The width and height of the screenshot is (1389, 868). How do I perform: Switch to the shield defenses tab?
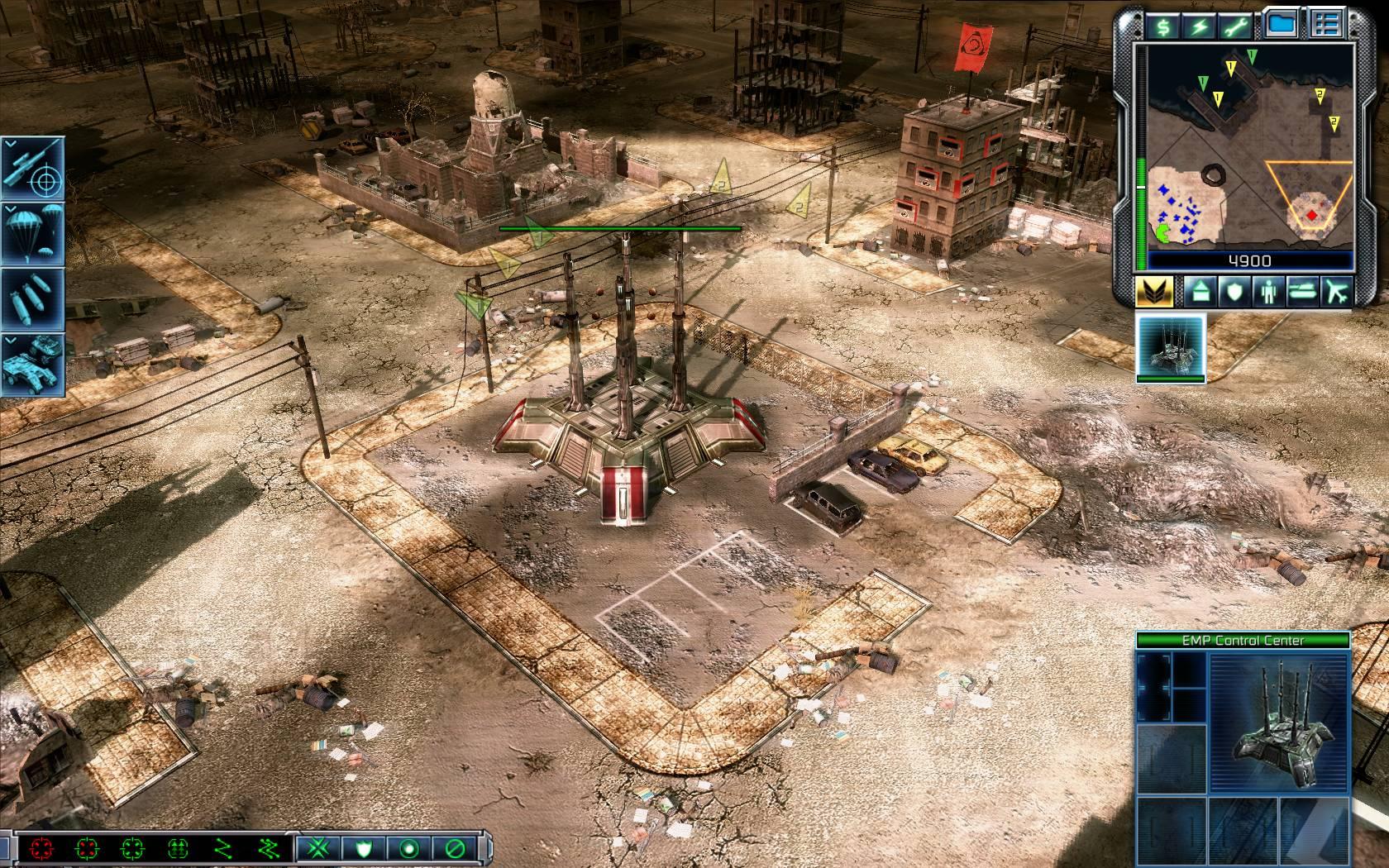point(1234,291)
